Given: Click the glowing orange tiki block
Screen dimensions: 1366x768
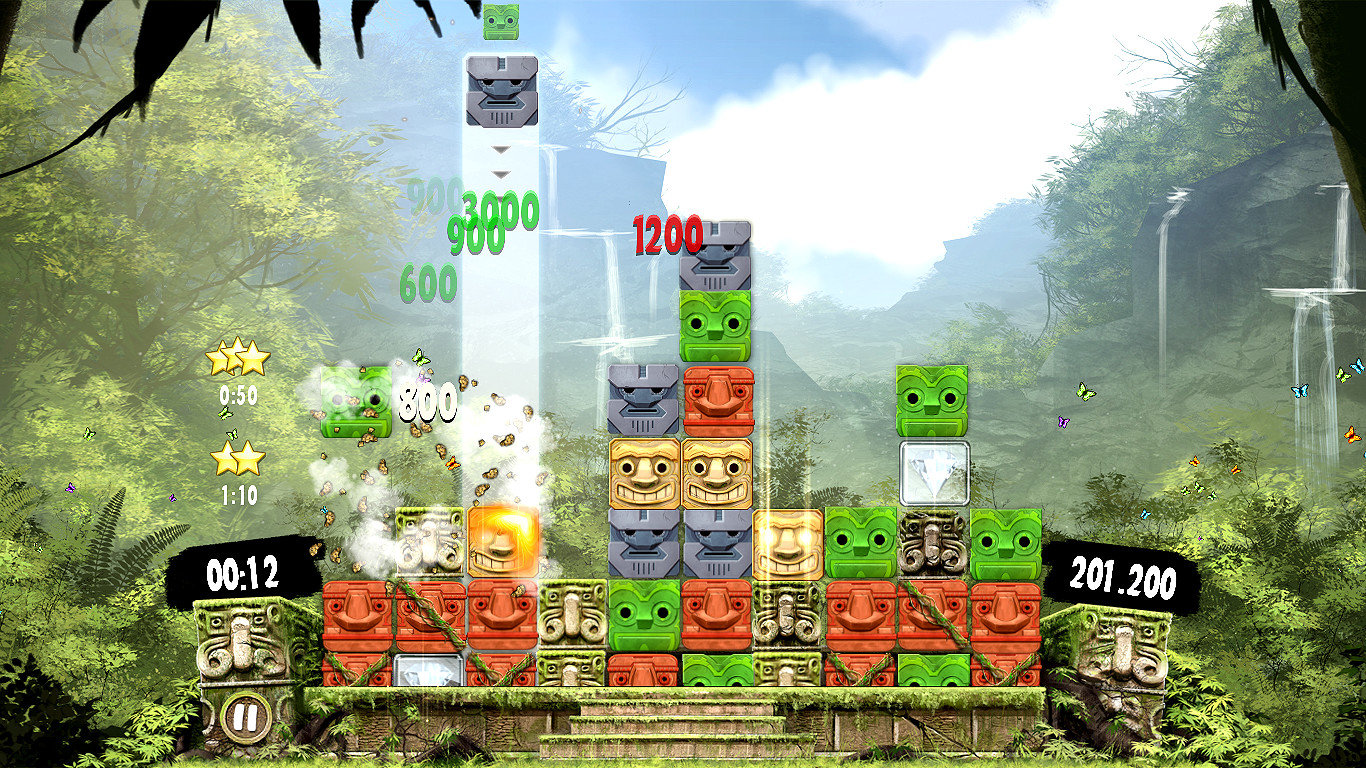Looking at the screenshot, I should tap(502, 539).
